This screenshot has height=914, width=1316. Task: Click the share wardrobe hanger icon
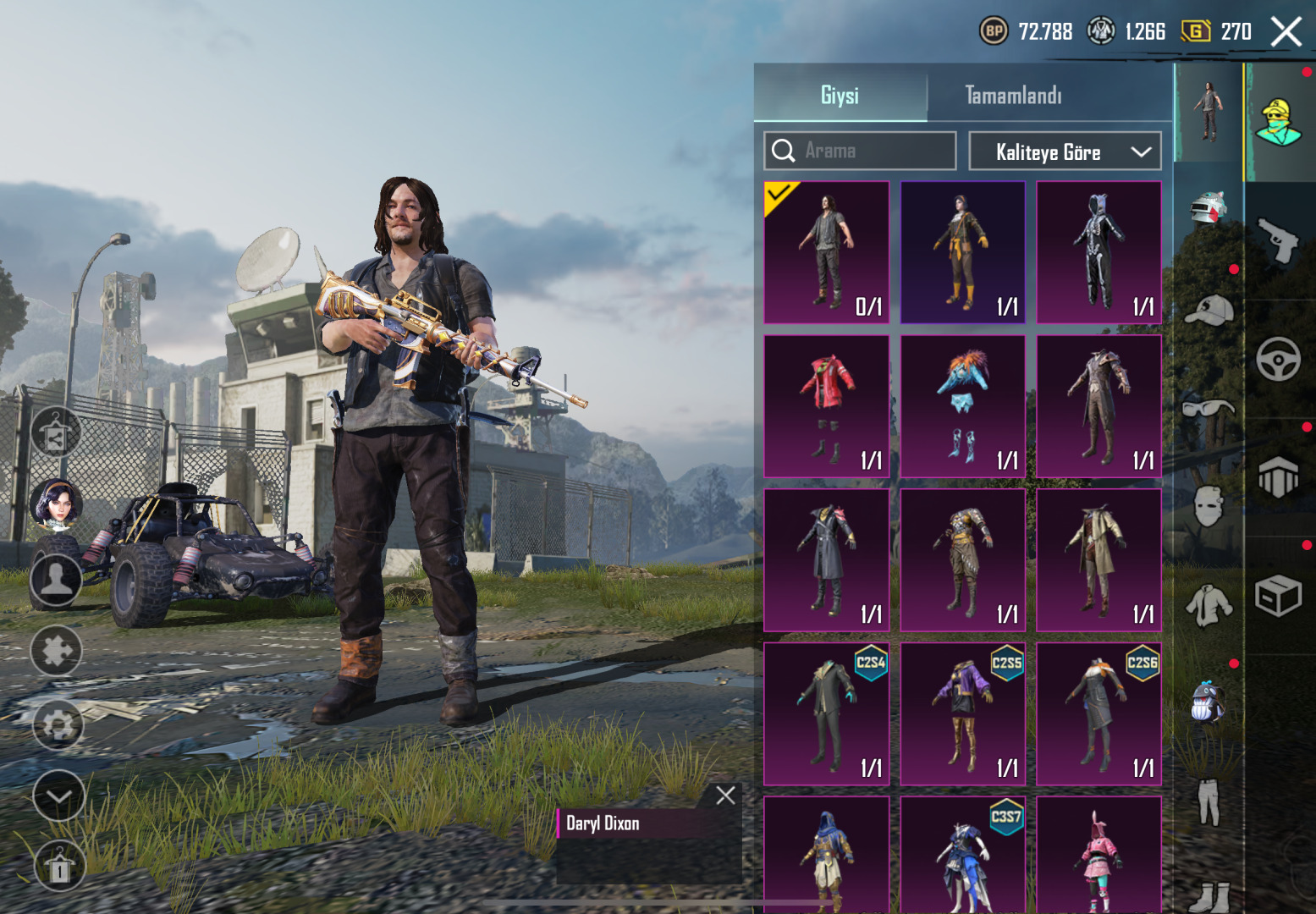(56, 433)
